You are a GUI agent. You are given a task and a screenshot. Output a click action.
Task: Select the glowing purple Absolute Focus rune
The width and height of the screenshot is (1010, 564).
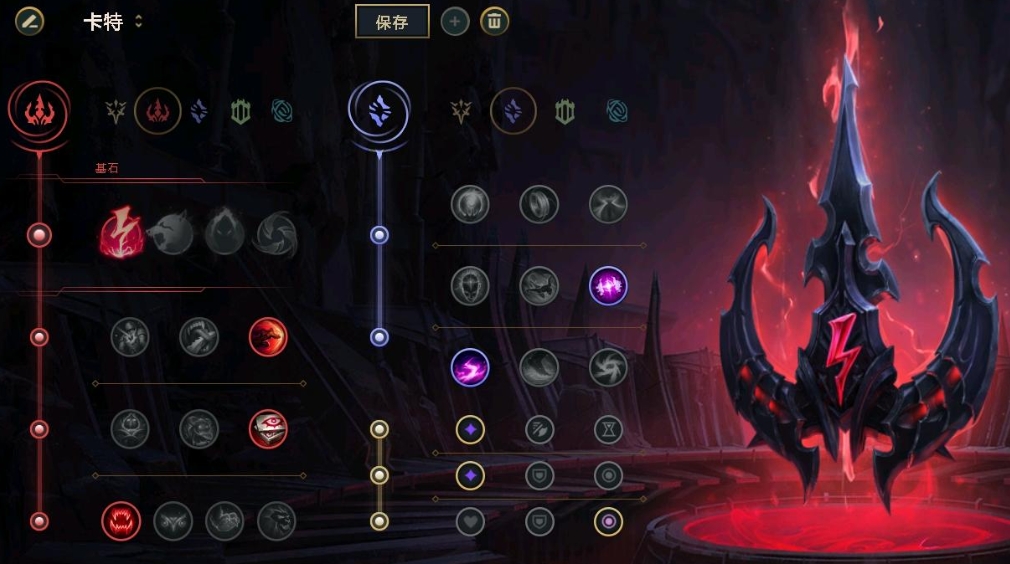(x=608, y=285)
